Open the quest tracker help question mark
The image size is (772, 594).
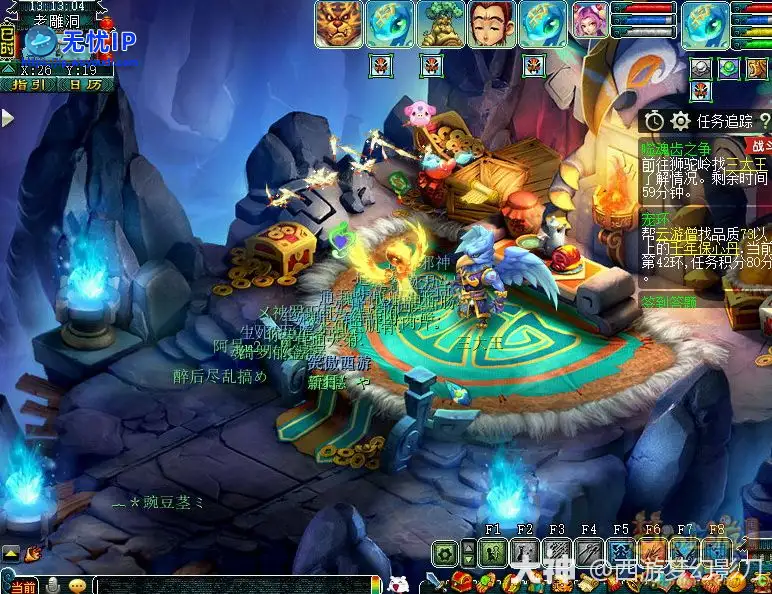pyautogui.click(x=765, y=121)
